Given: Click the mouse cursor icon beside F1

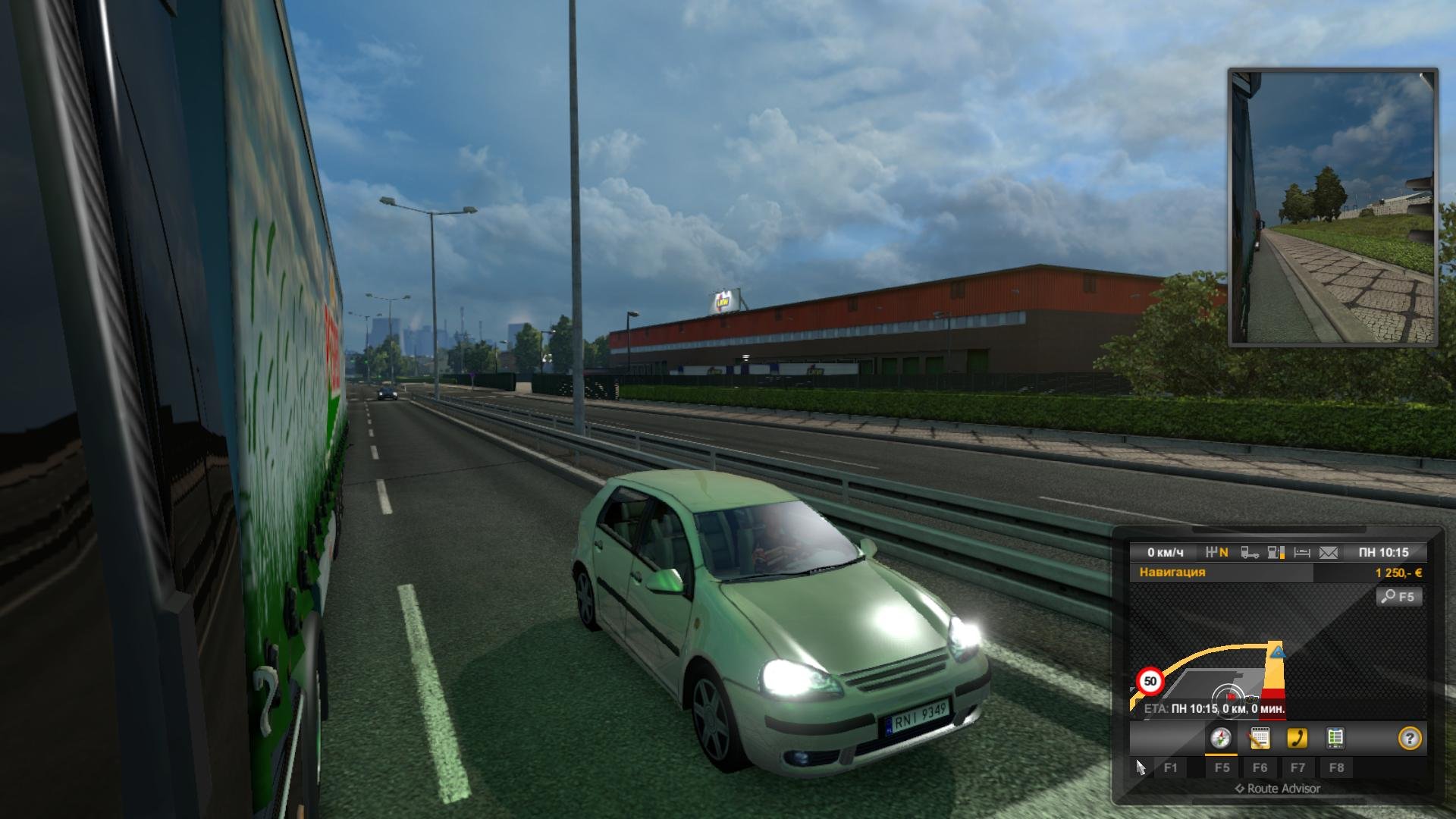Looking at the screenshot, I should pyautogui.click(x=1141, y=768).
